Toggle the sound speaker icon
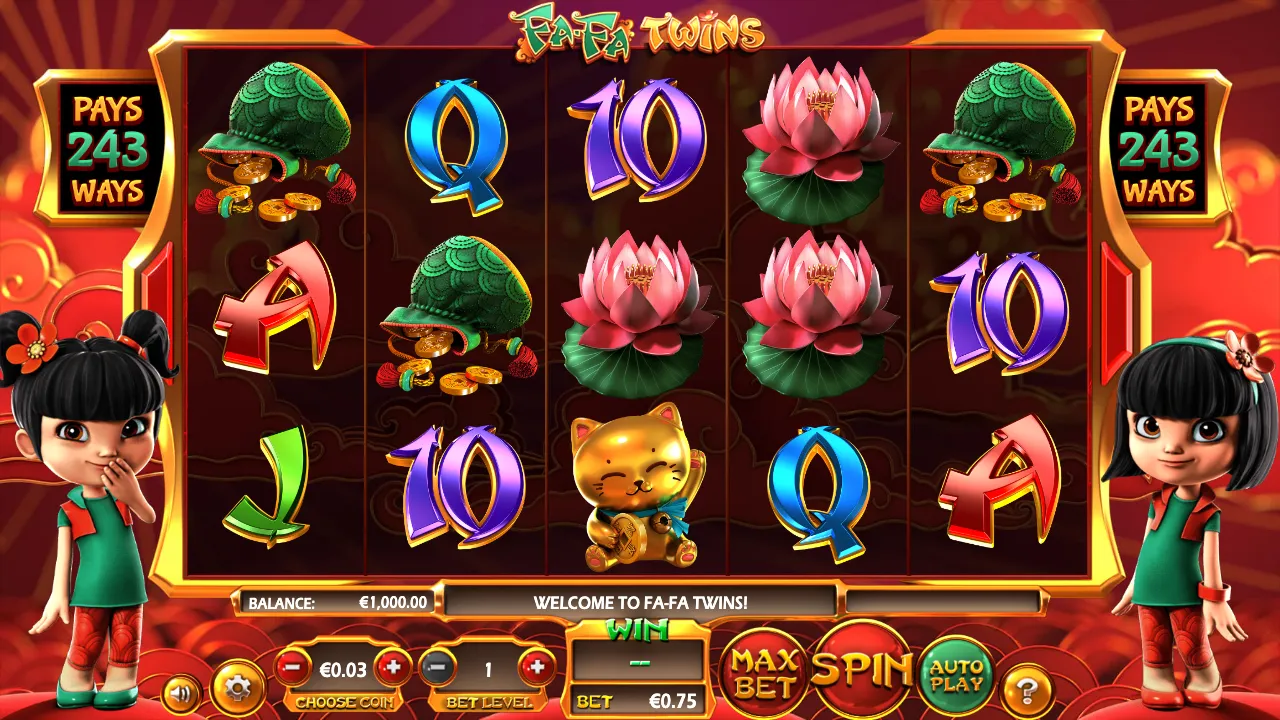Viewport: 1280px width, 720px height. (x=181, y=691)
